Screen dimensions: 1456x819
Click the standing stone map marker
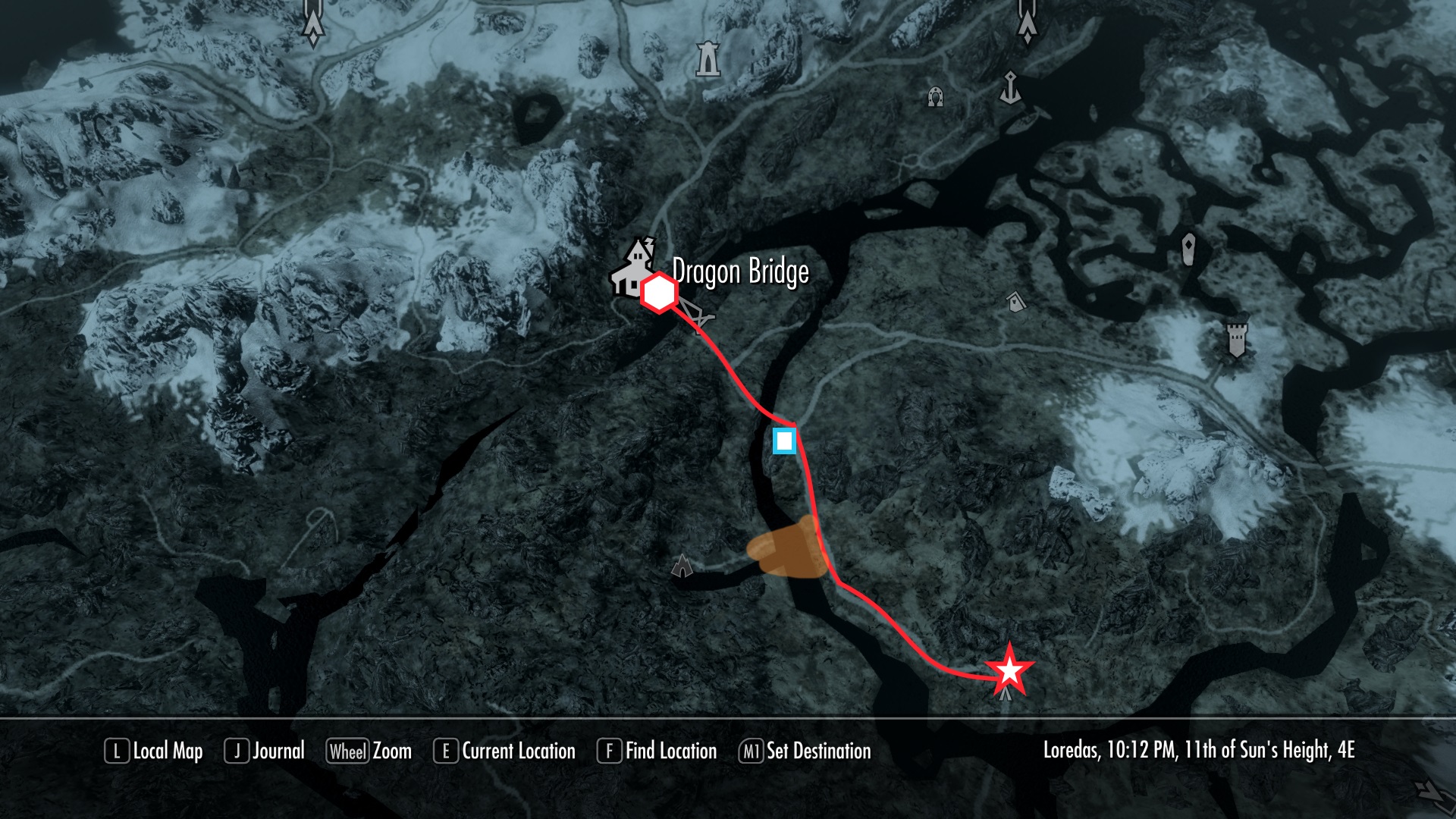tap(1188, 248)
